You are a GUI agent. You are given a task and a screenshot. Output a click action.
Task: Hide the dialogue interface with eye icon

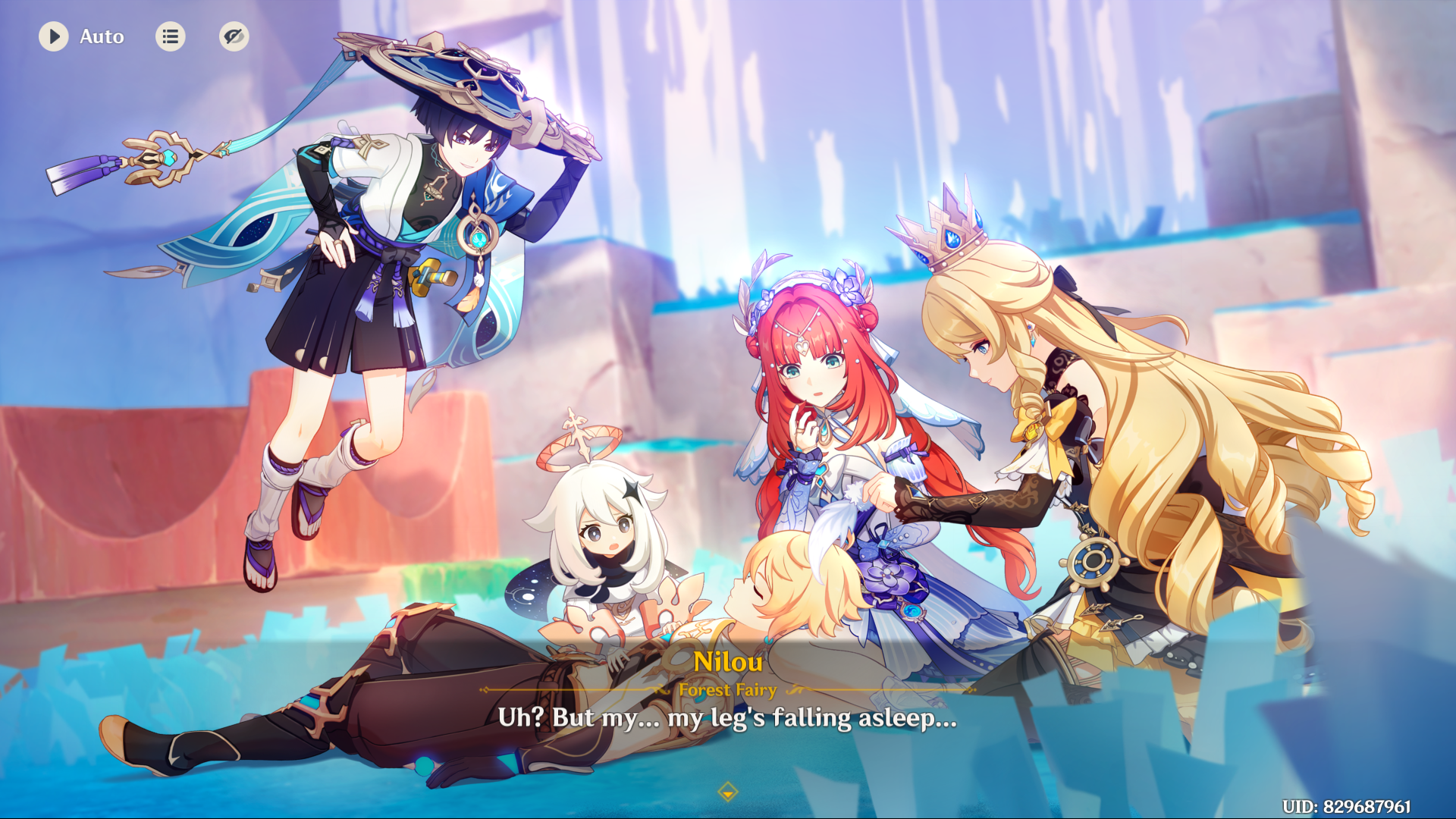click(234, 36)
